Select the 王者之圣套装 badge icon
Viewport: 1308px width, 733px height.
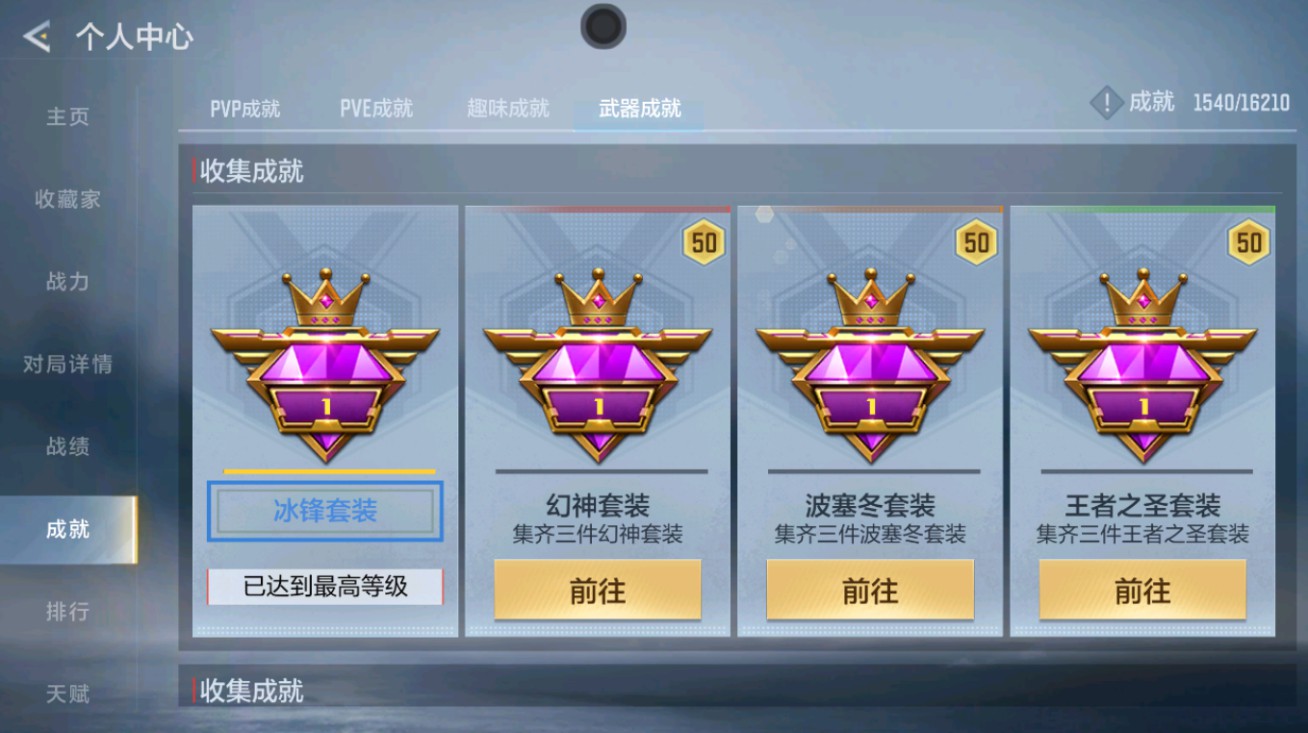(1142, 365)
